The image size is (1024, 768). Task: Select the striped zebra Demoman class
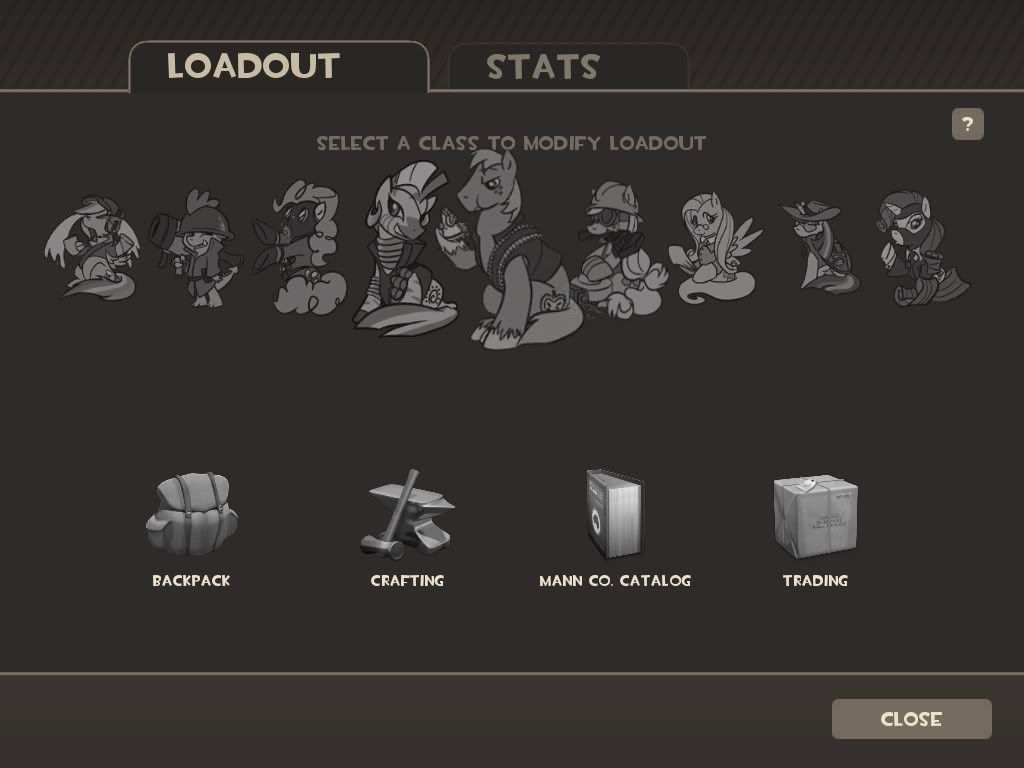405,250
